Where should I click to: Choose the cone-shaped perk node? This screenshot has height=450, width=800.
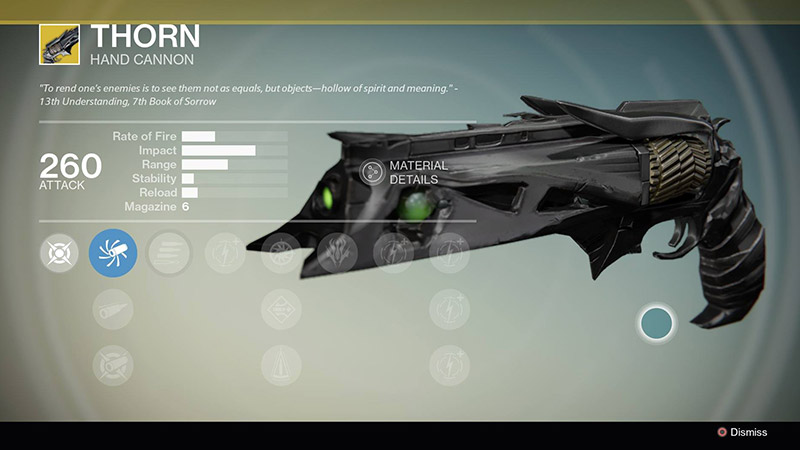[x=281, y=365]
